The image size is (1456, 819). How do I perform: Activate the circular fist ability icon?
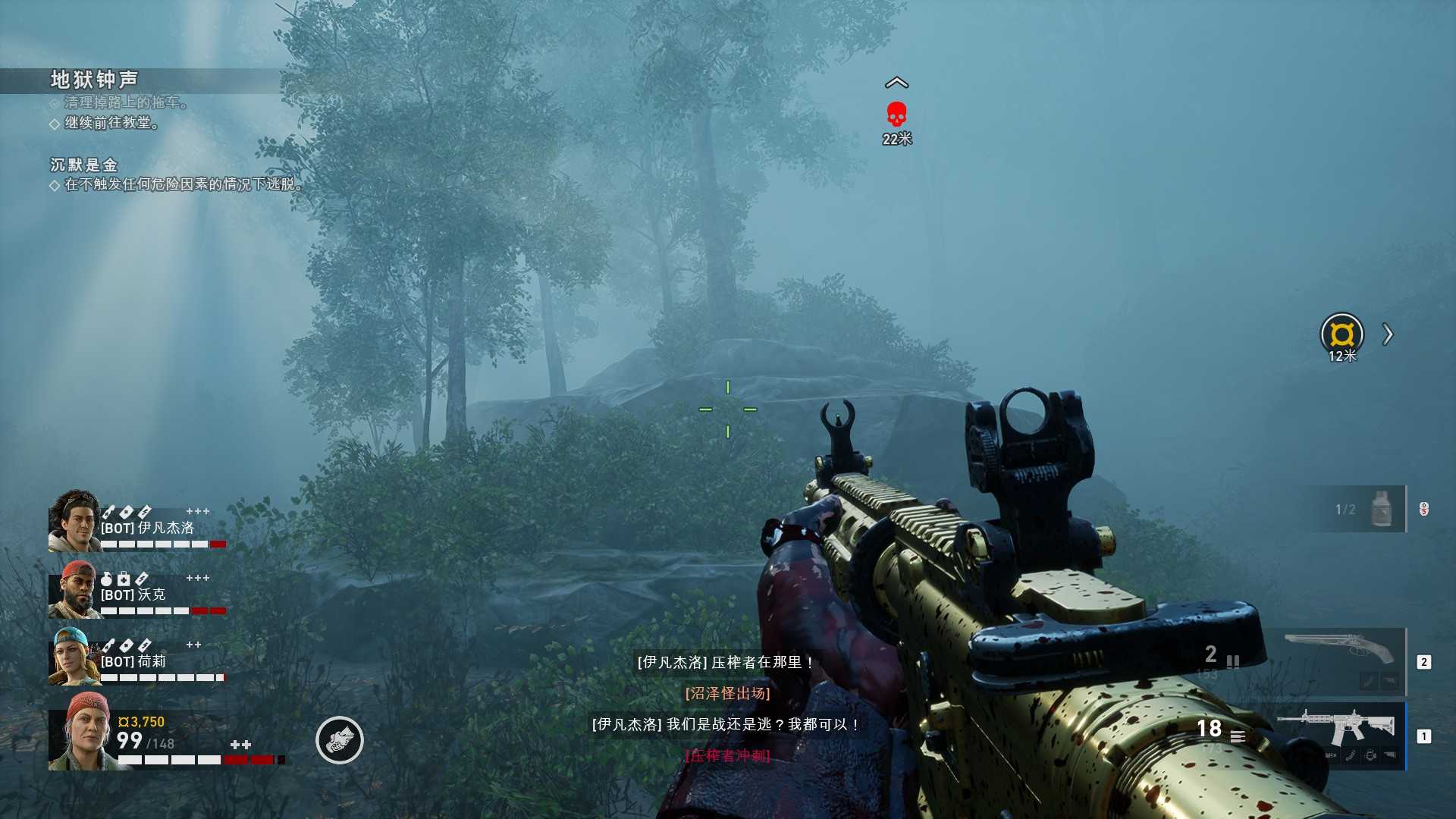pos(339,740)
